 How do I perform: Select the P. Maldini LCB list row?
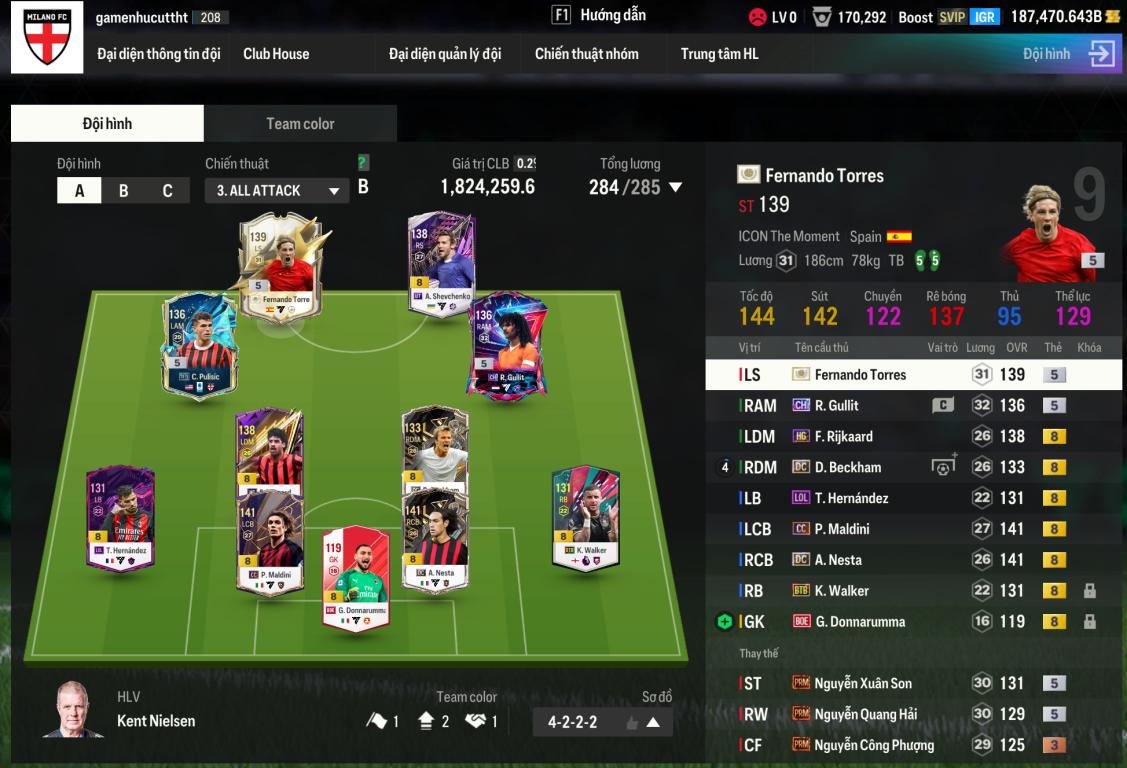click(x=913, y=529)
